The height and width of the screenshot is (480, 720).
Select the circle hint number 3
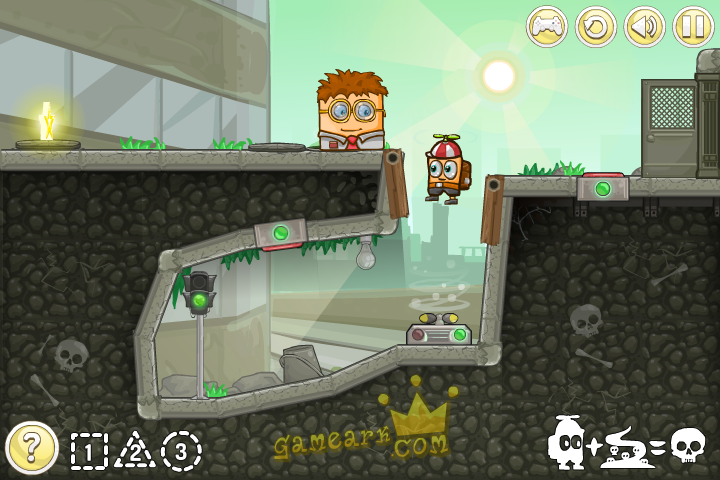181,451
